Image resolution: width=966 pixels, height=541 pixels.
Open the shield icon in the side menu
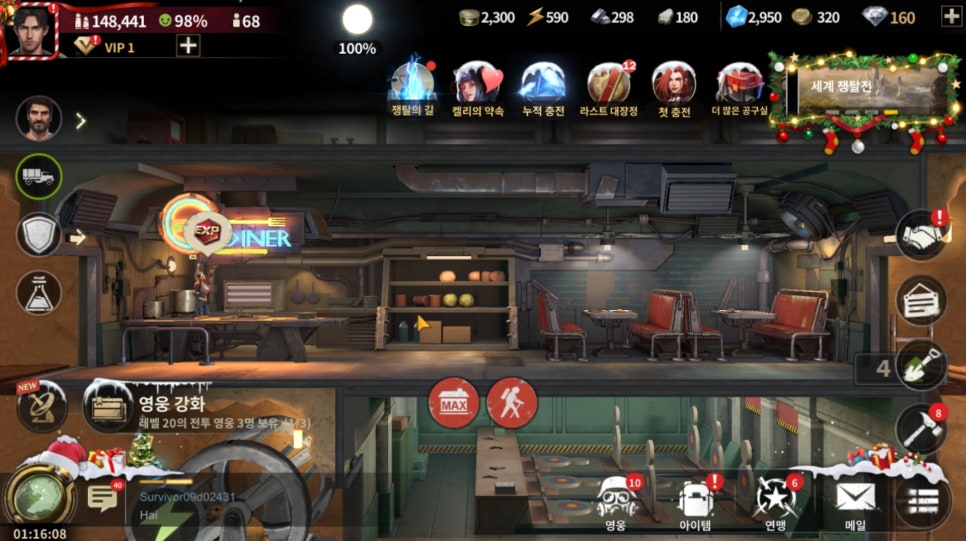[x=39, y=235]
